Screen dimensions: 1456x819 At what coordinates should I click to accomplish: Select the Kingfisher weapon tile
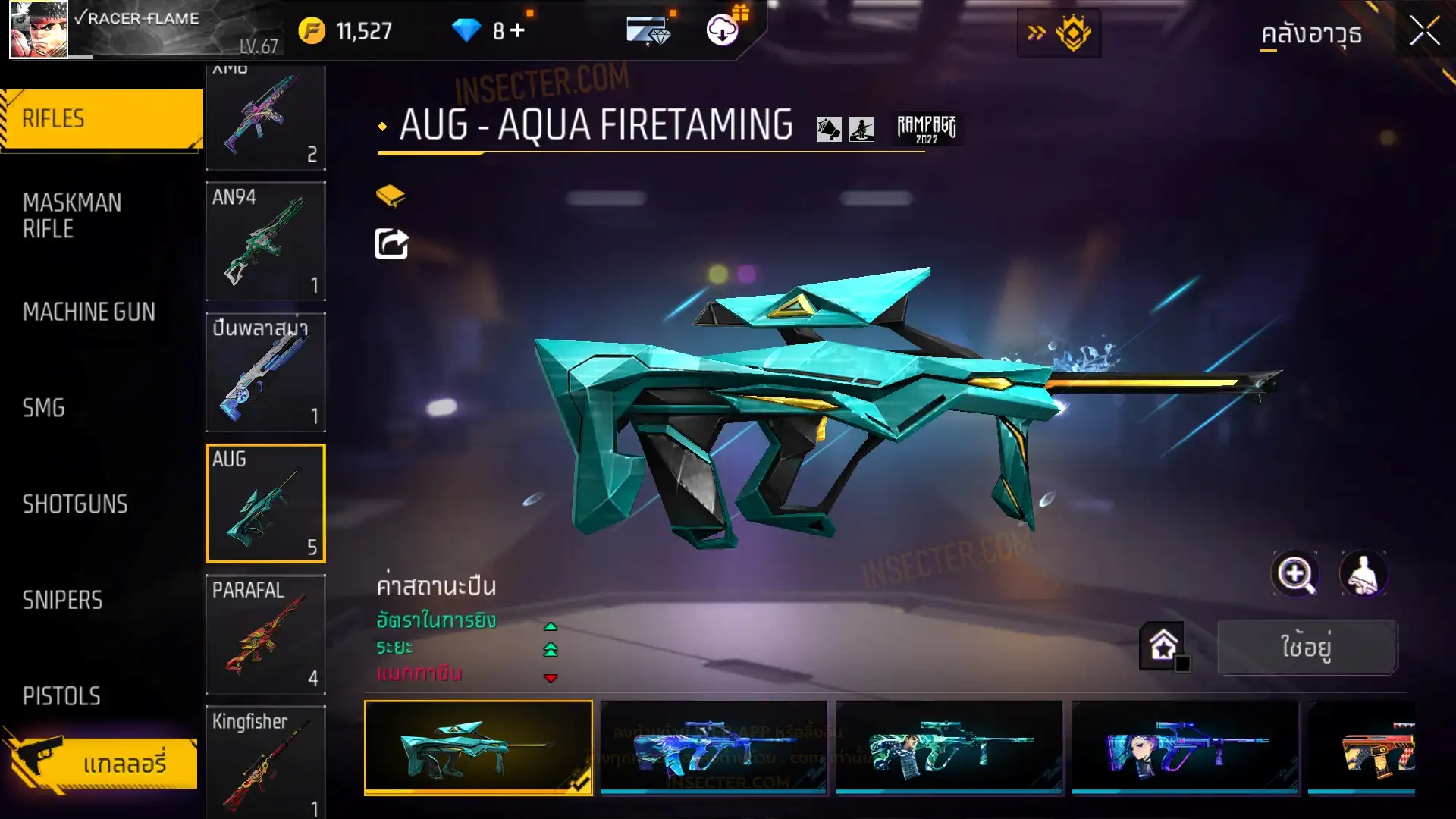(x=265, y=762)
